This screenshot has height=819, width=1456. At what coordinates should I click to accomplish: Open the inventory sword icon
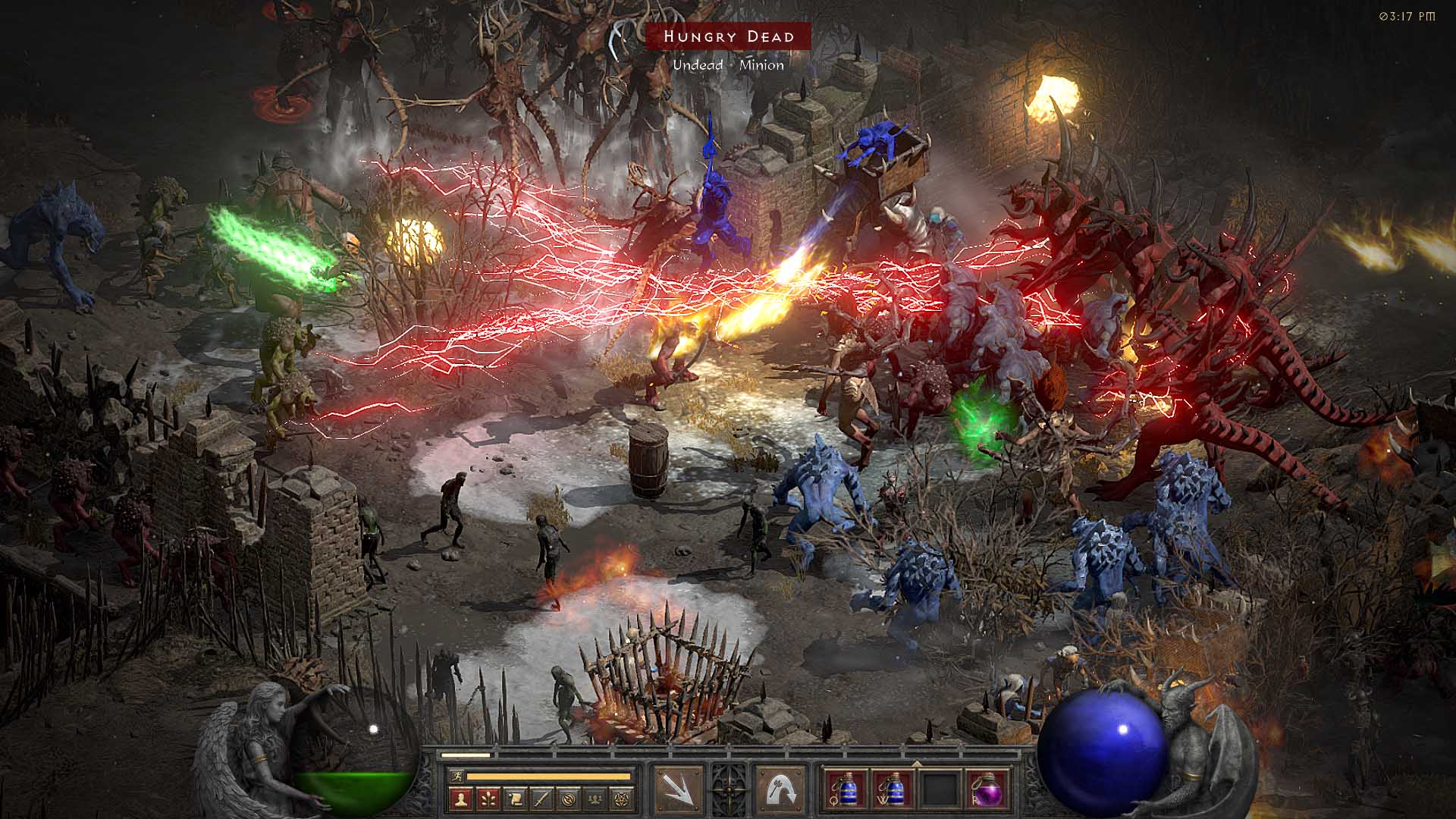[x=542, y=799]
